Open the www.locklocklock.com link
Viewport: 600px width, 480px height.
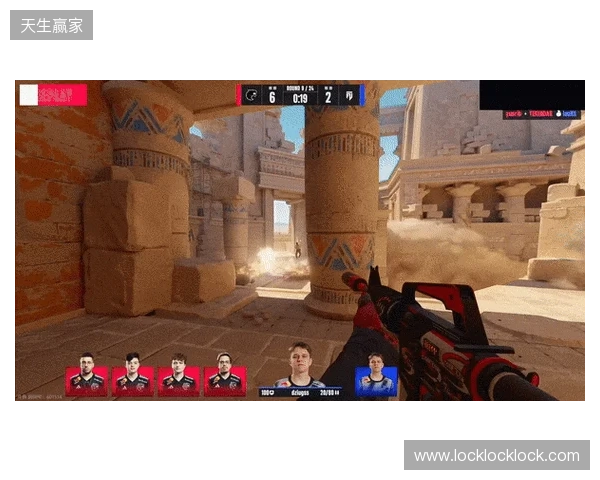(496, 456)
